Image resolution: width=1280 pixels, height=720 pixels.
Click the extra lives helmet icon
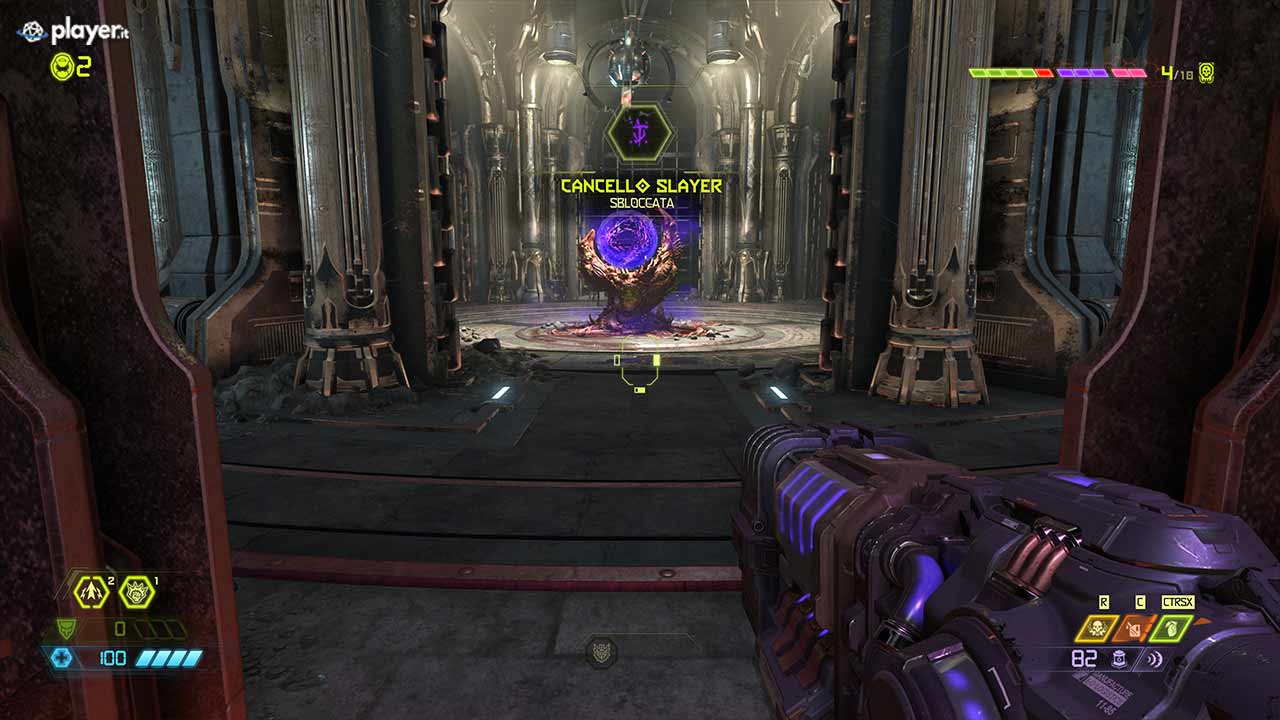pos(62,66)
